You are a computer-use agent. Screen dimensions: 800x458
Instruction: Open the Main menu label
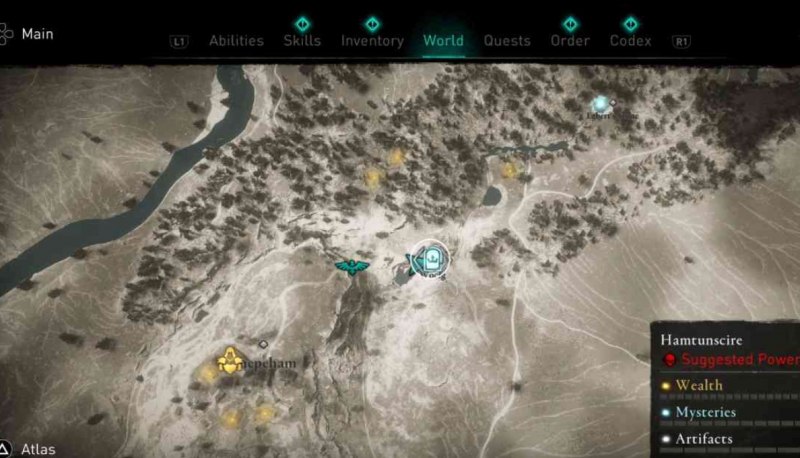coord(38,34)
